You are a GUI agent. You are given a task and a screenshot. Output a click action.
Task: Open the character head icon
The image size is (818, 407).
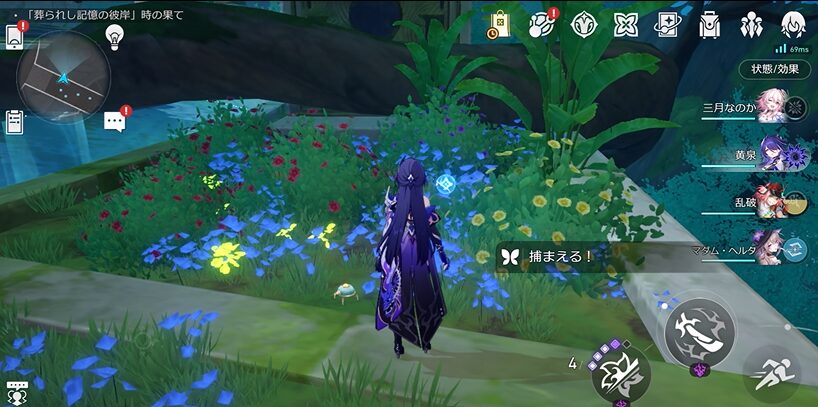(793, 25)
